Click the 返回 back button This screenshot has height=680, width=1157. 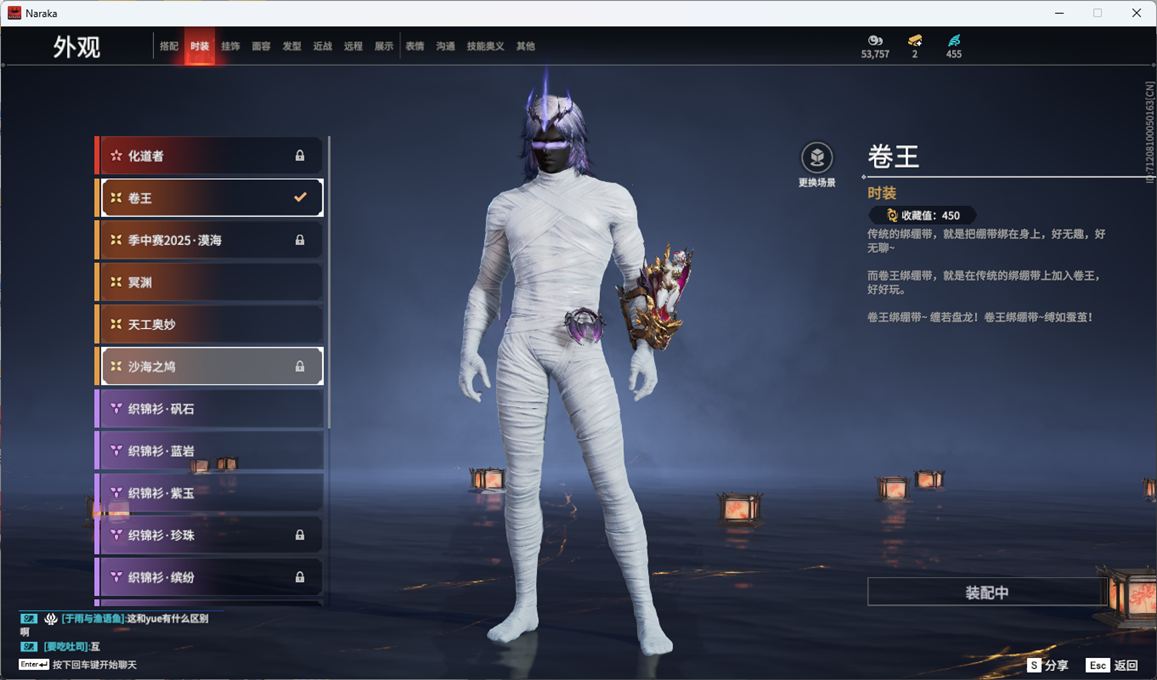click(x=1112, y=665)
